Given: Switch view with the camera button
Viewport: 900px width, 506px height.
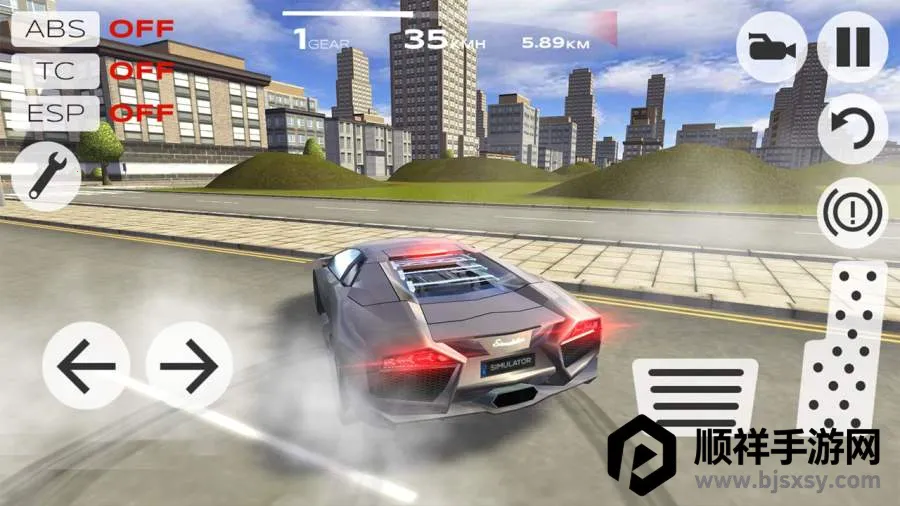Looking at the screenshot, I should coord(772,47).
